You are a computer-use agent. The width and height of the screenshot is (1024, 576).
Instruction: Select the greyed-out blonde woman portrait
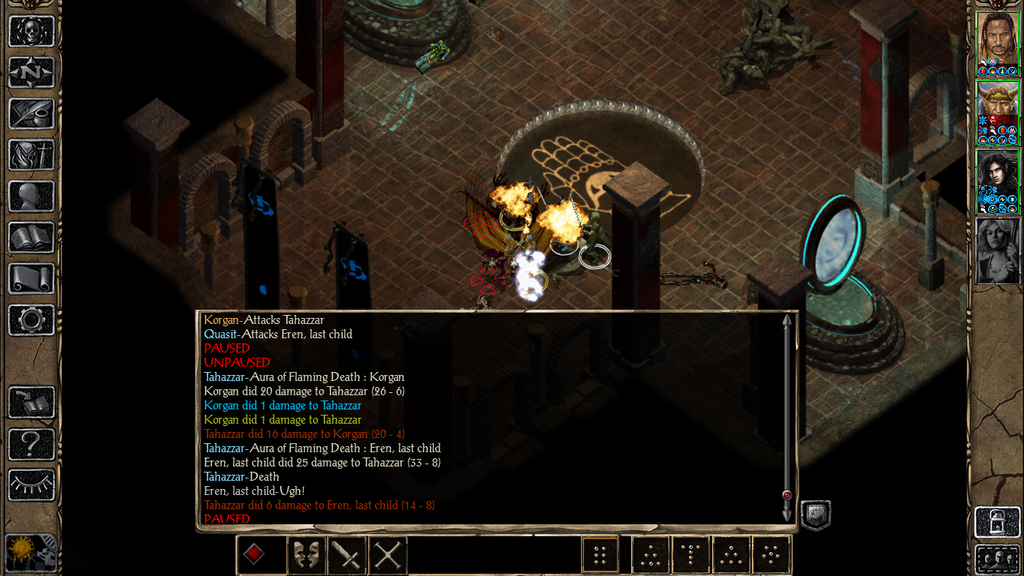[997, 249]
